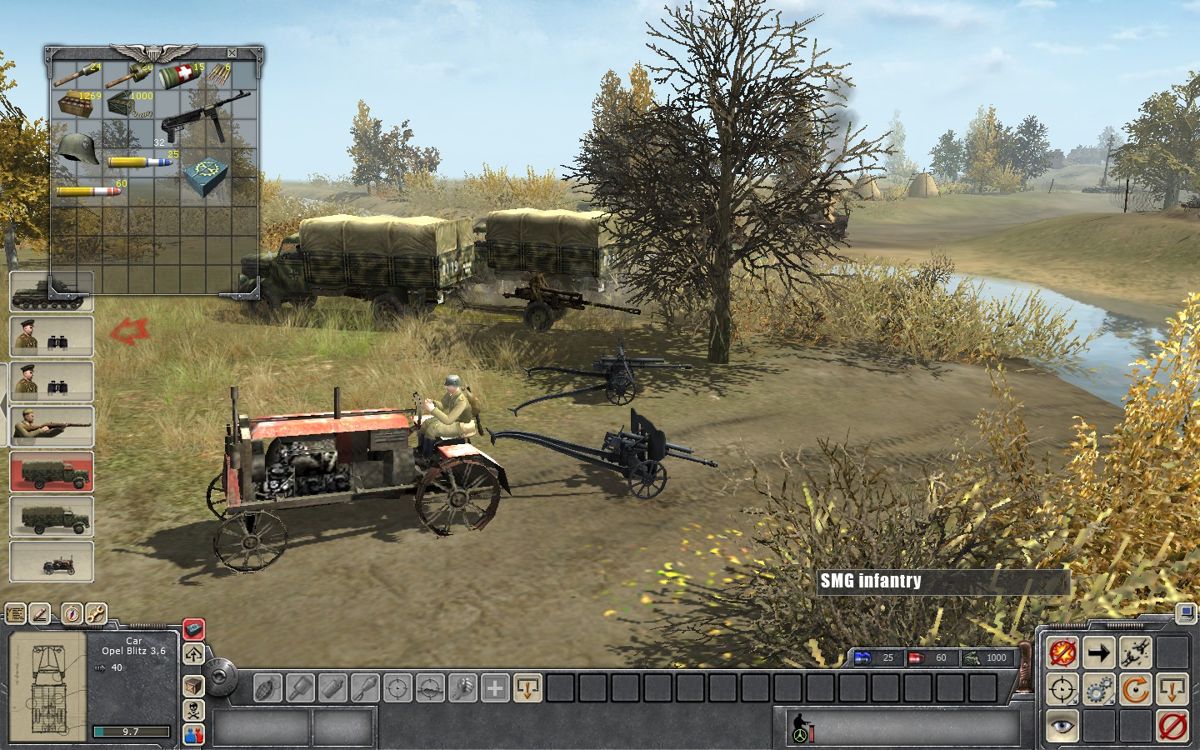The width and height of the screenshot is (1200, 750).
Task: Close the vehicle inventory panel
Action: [x=232, y=52]
